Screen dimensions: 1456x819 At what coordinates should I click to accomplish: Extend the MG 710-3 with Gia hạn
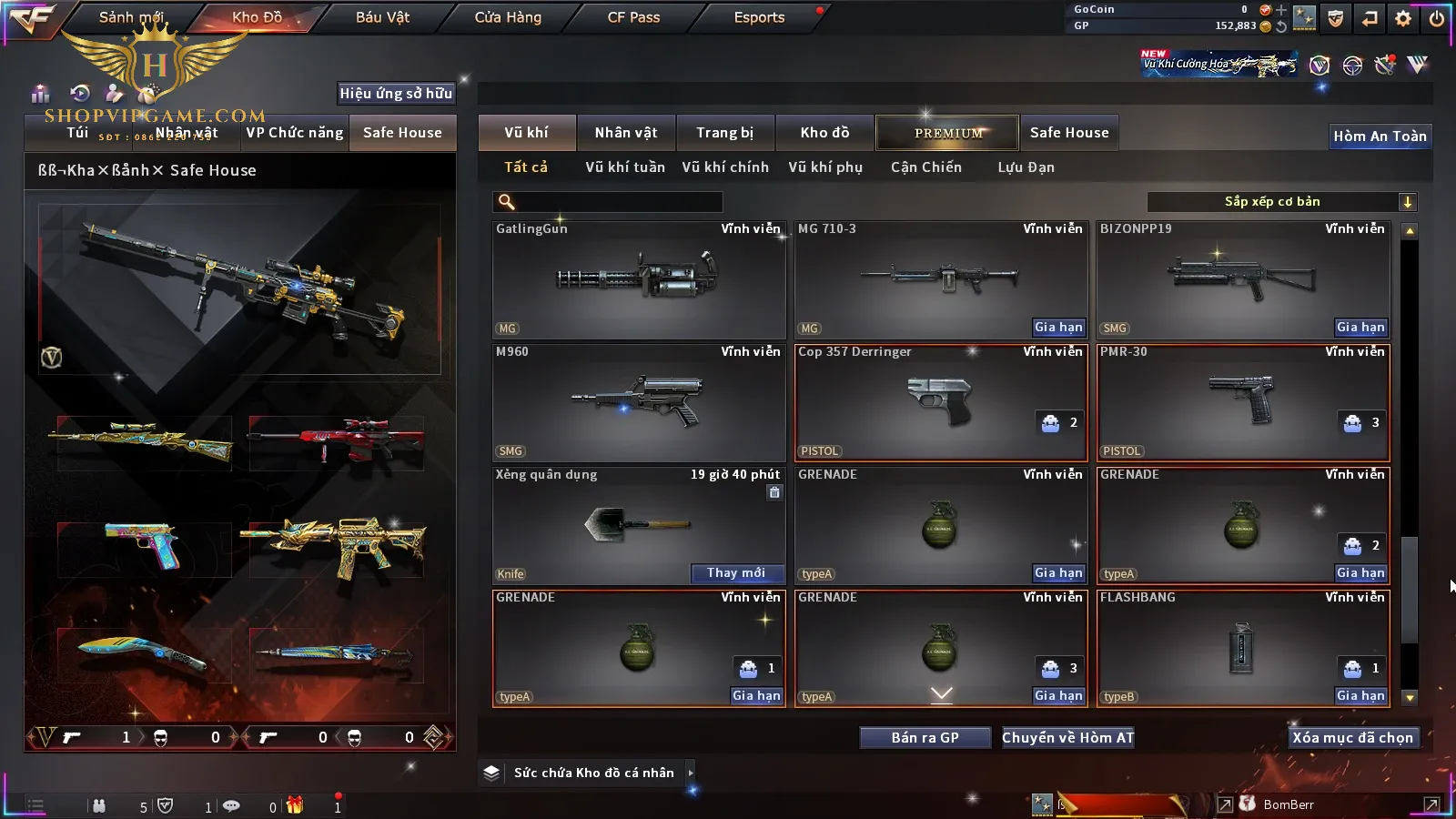coord(1058,328)
